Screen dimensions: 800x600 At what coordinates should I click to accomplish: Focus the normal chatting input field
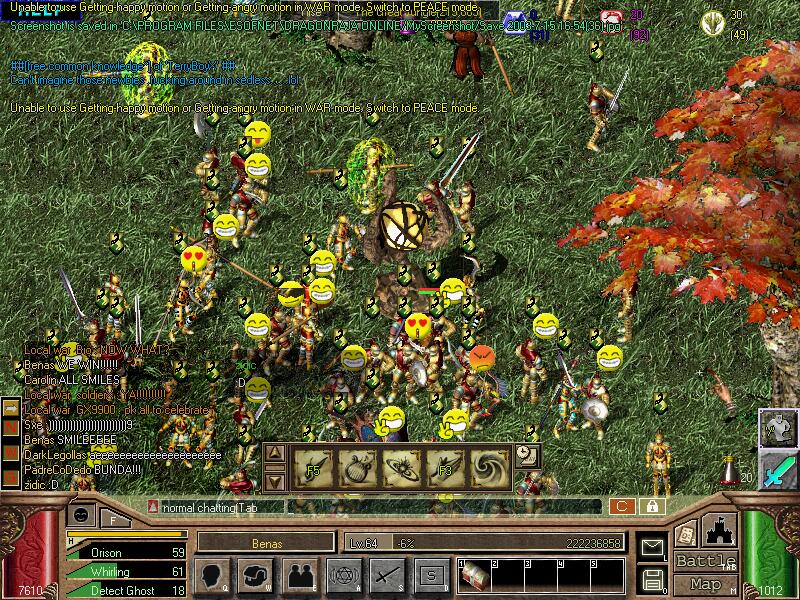[380, 507]
